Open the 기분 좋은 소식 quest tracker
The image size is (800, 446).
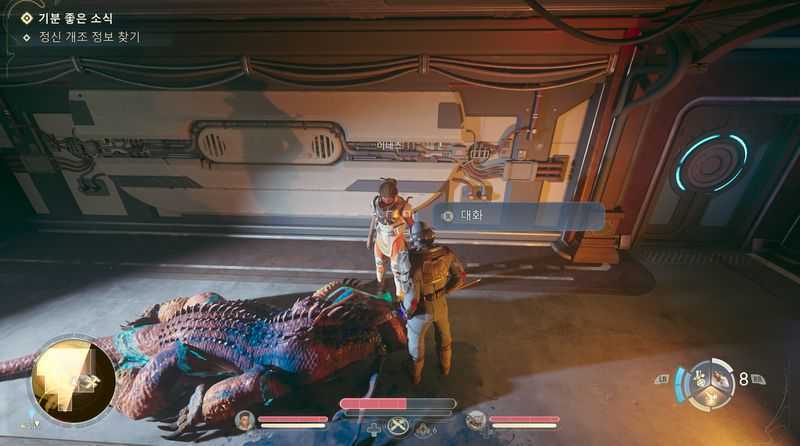click(75, 18)
